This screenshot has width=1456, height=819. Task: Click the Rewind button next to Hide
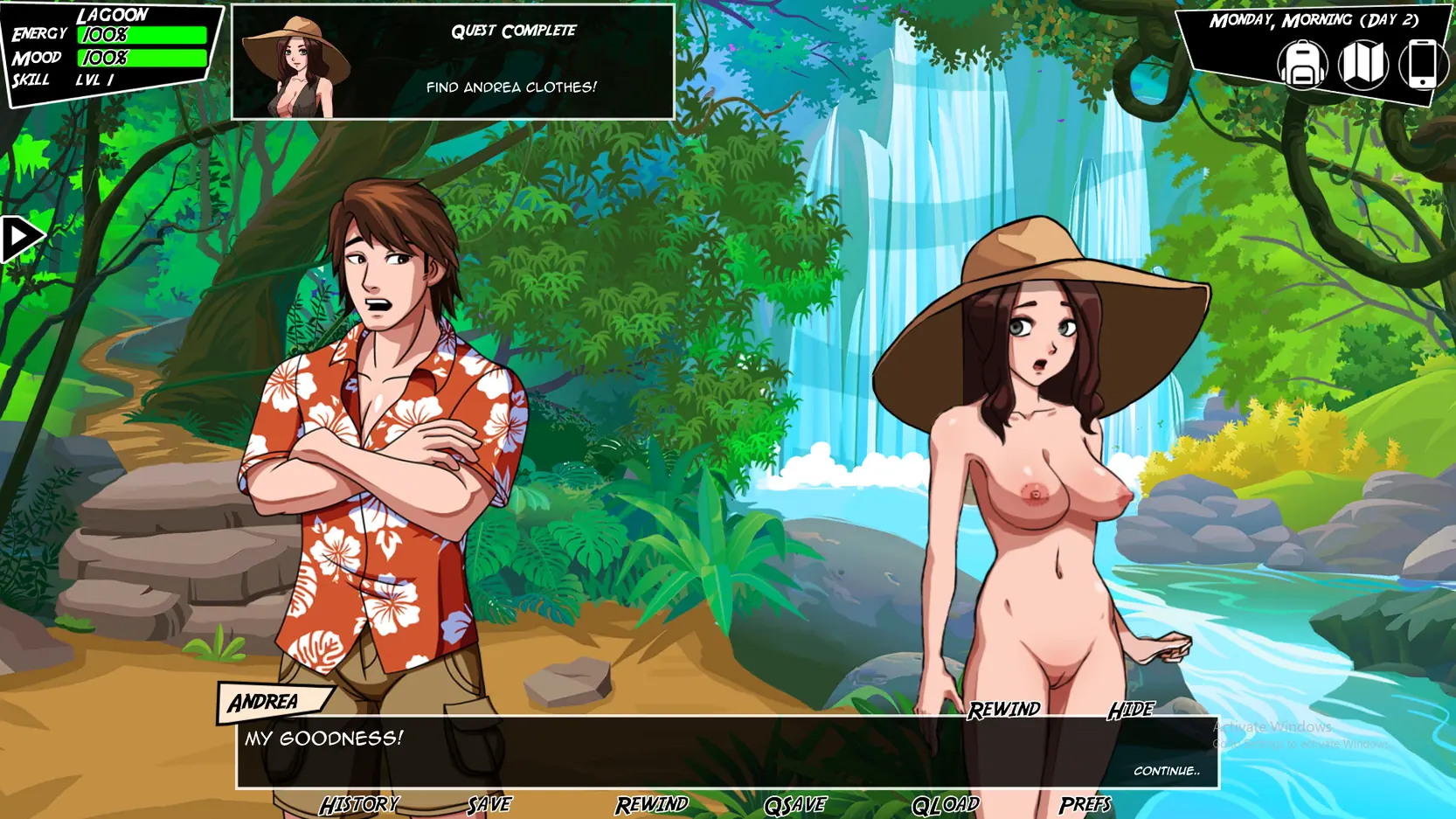(x=1003, y=710)
